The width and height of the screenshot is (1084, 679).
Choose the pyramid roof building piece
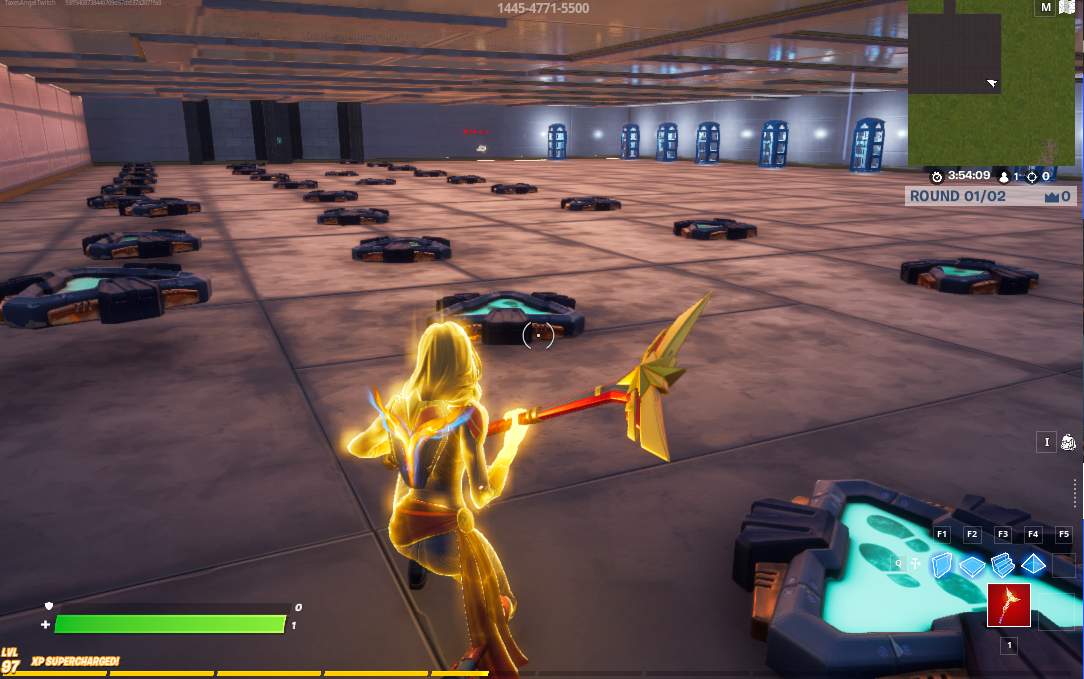tap(1033, 565)
